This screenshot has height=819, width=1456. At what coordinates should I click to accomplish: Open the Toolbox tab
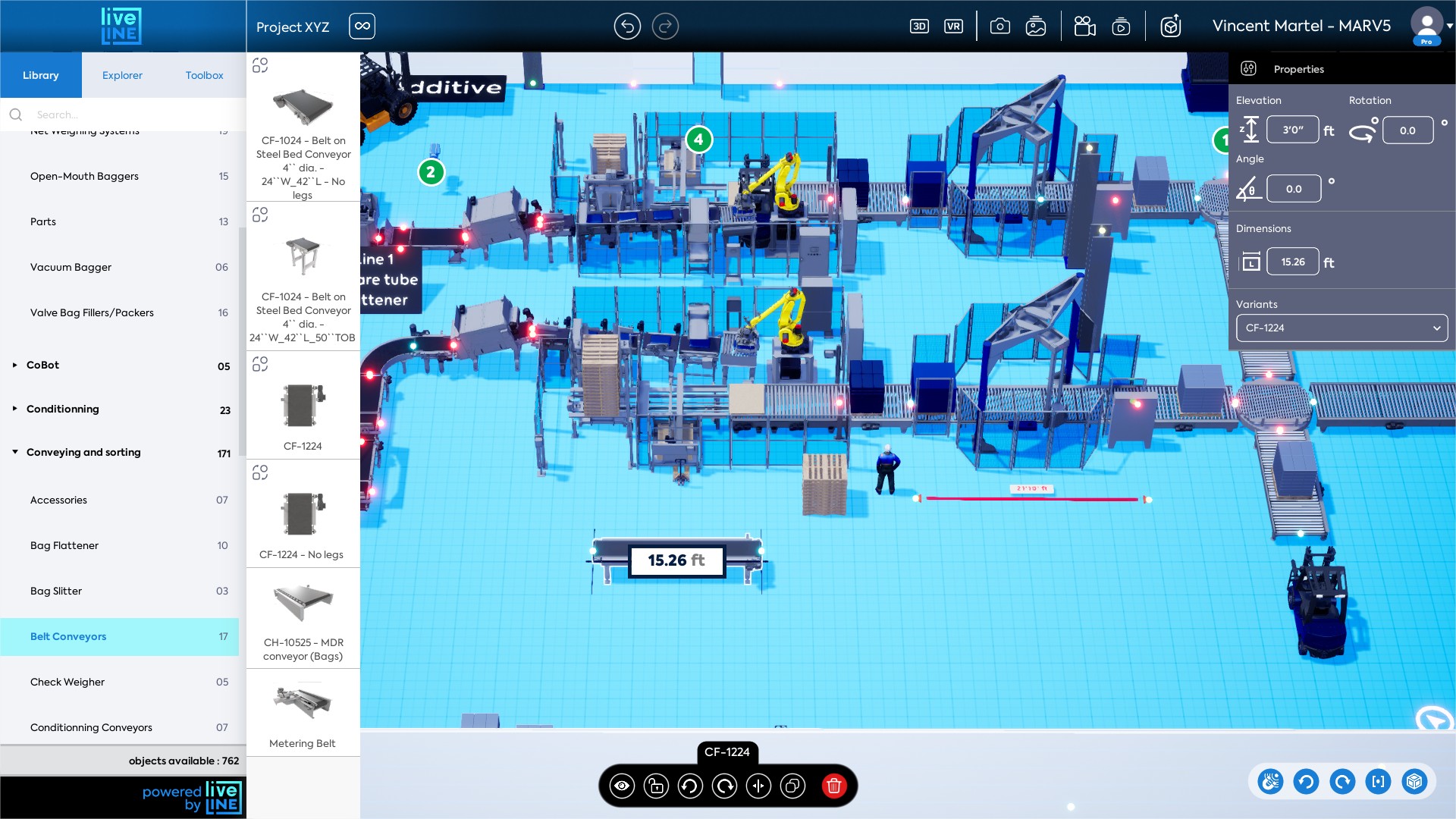[x=203, y=75]
